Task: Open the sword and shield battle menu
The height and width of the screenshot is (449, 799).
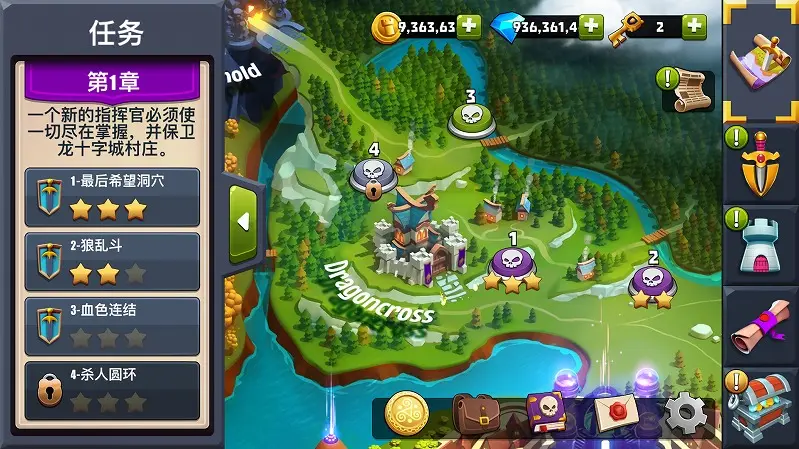Action: [760, 165]
